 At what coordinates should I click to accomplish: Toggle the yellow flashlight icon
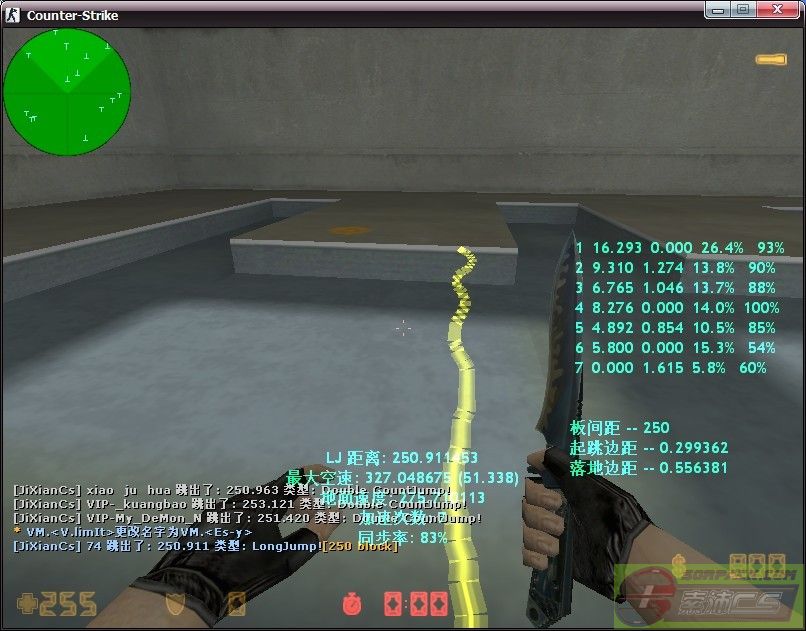(x=771, y=61)
